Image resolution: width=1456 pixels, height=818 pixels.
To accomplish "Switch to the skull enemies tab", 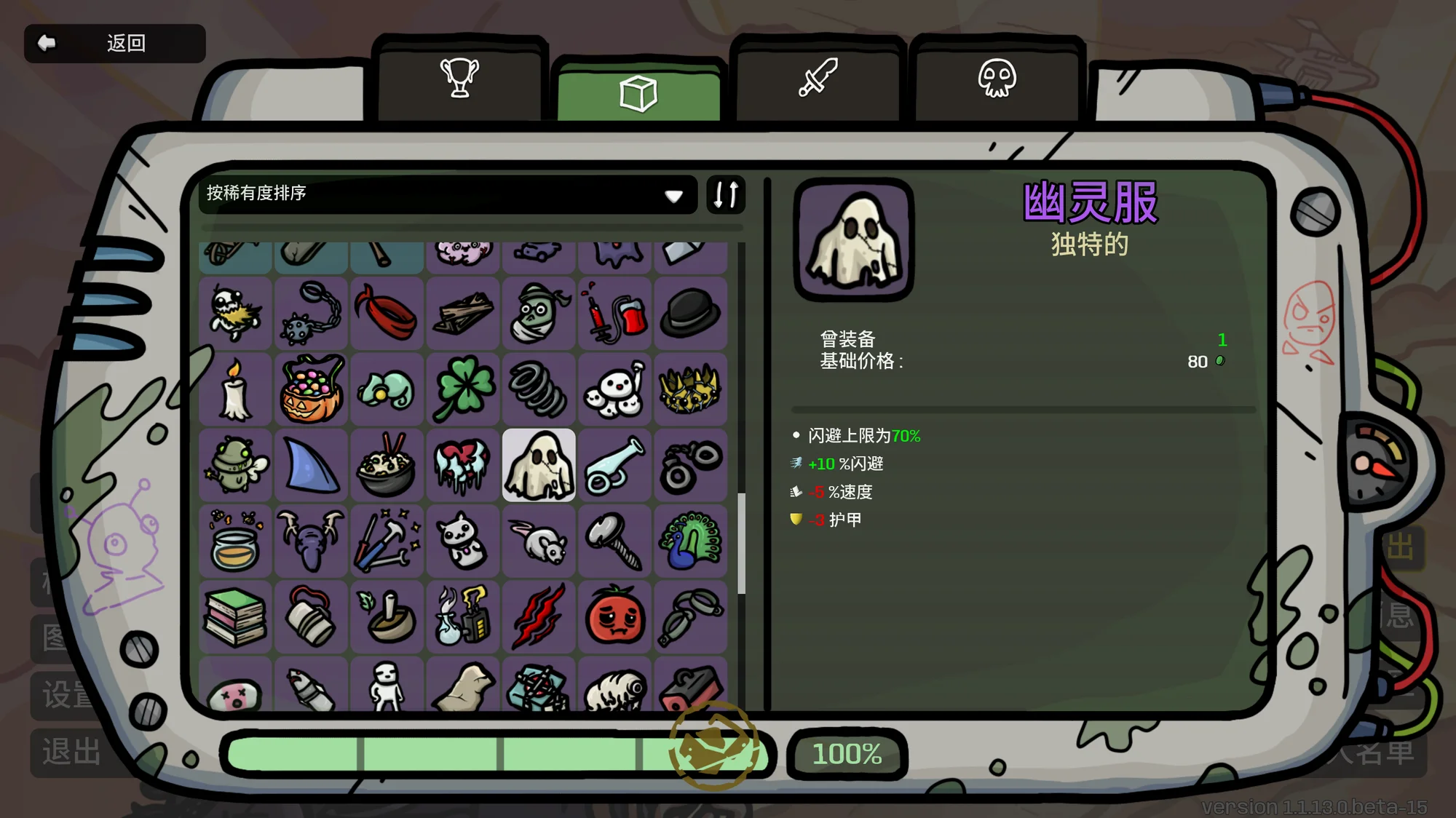I will (x=997, y=79).
